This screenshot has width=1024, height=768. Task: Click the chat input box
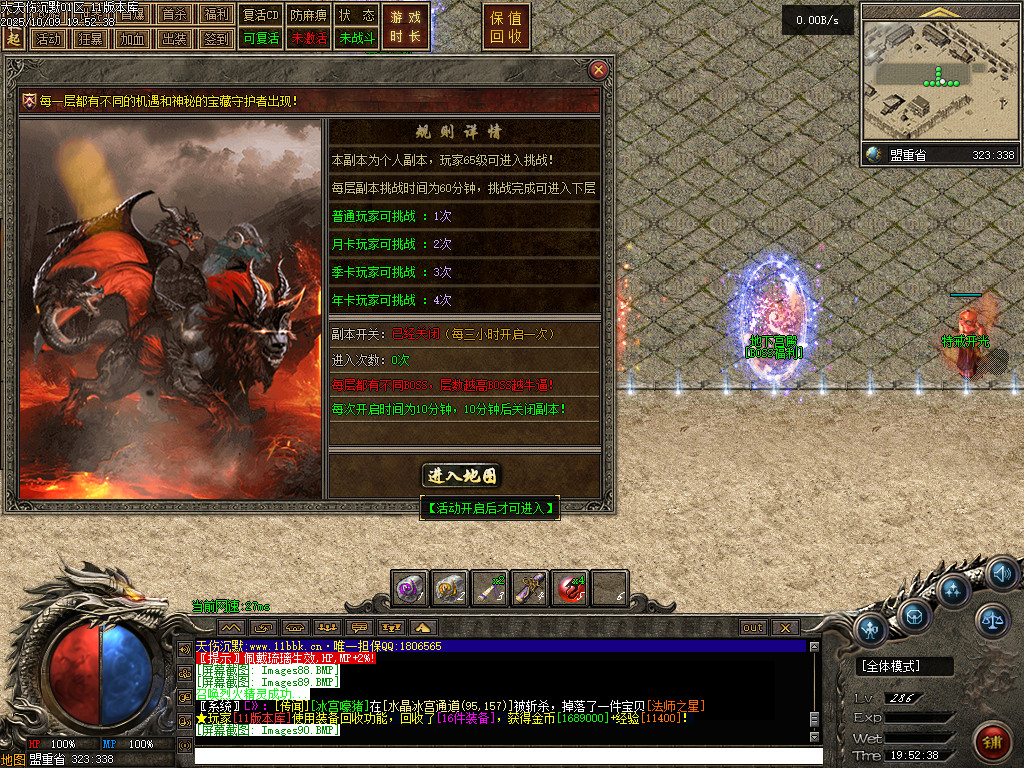[500, 756]
